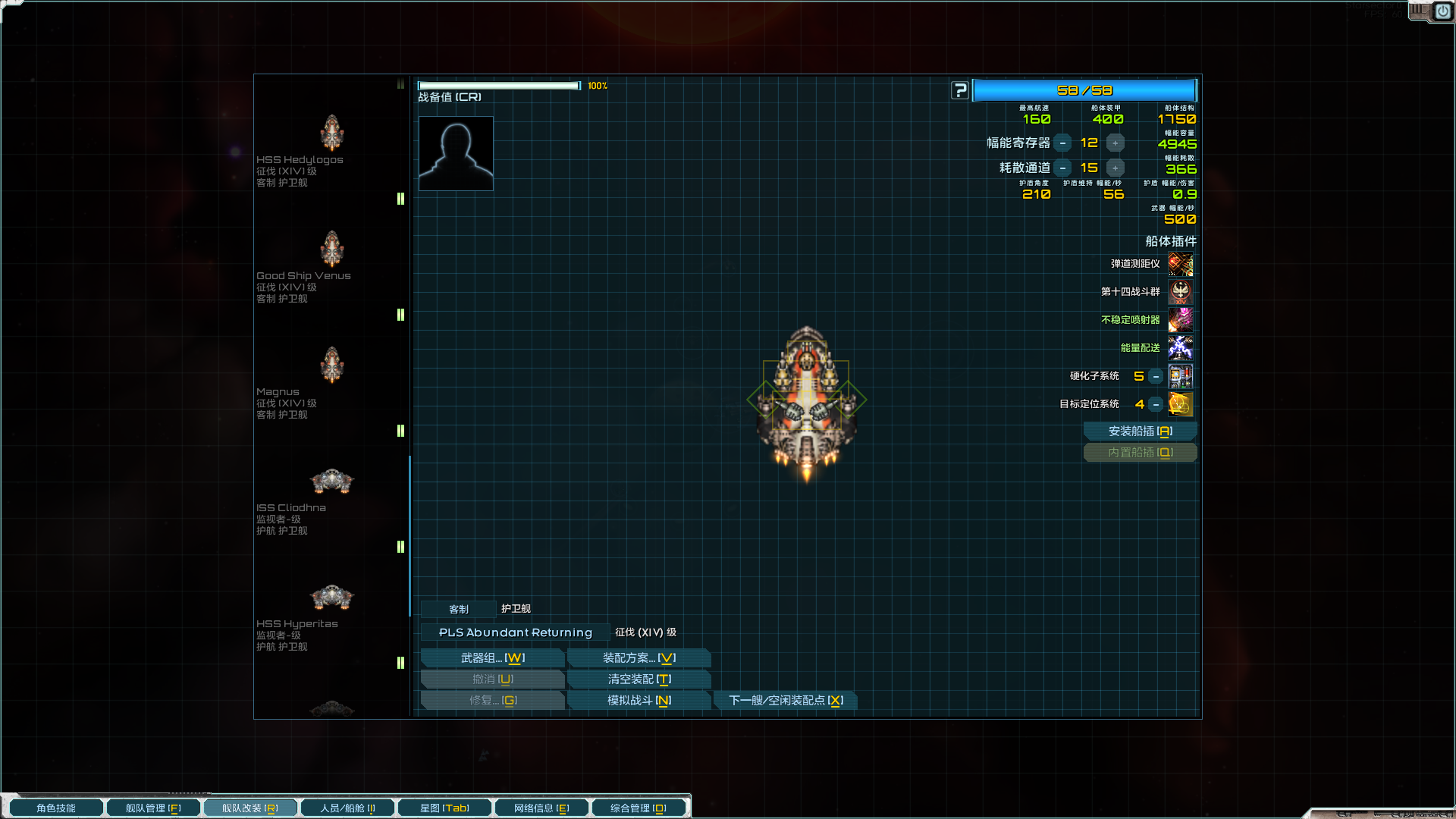This screenshot has height=819, width=1456.
Task: Start a 模拟战斗 simulation battle
Action: 639,701
